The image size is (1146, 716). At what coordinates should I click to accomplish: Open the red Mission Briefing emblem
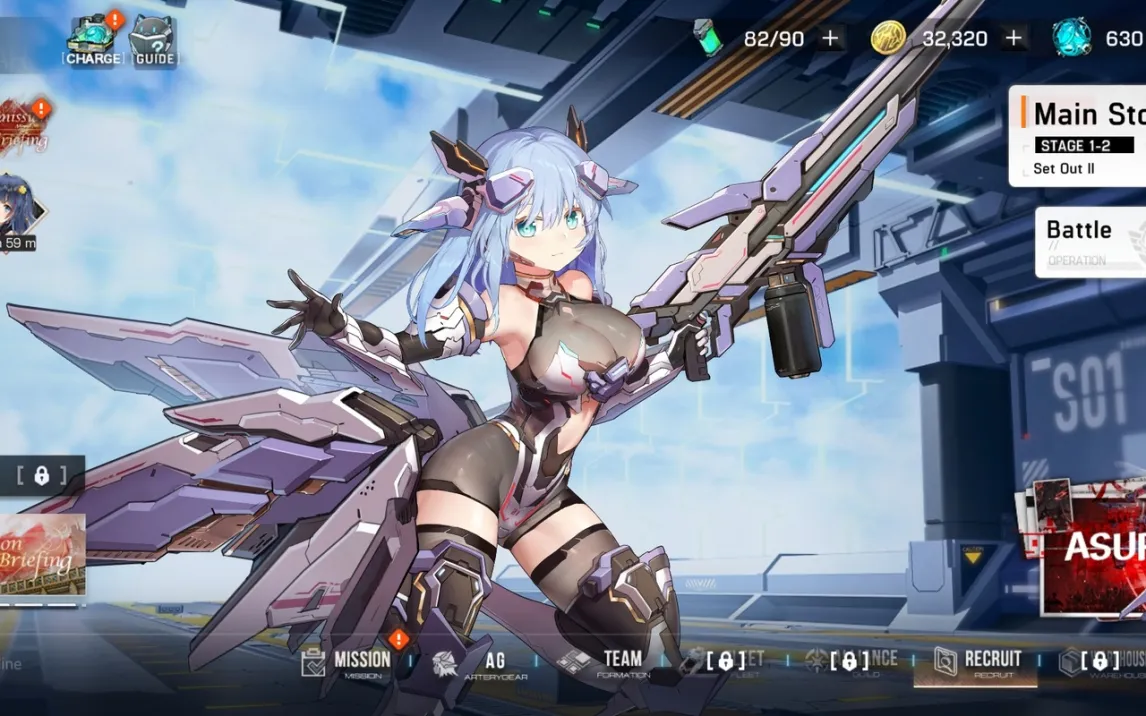[23, 128]
